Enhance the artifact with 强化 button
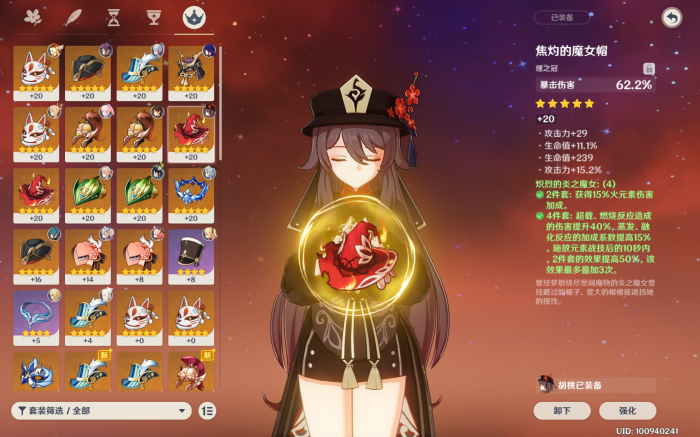The image size is (700, 437). [x=627, y=410]
